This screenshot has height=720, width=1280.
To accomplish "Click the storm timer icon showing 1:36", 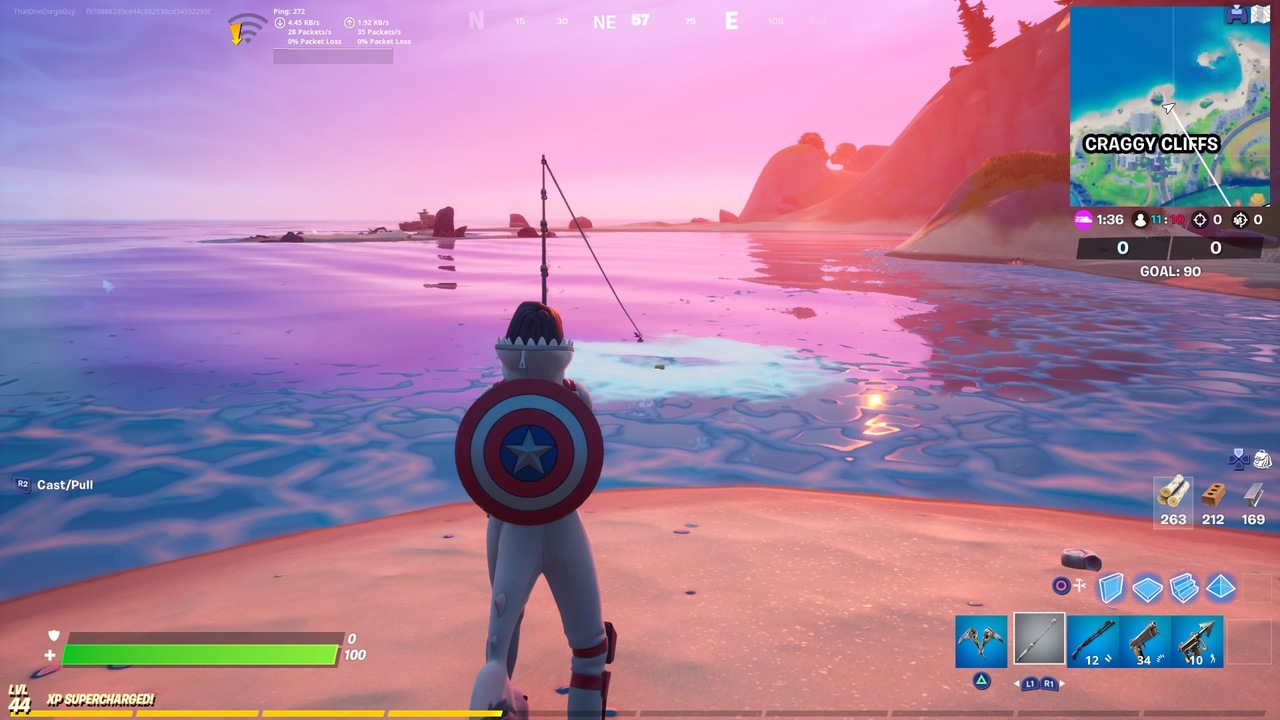I will [1083, 219].
